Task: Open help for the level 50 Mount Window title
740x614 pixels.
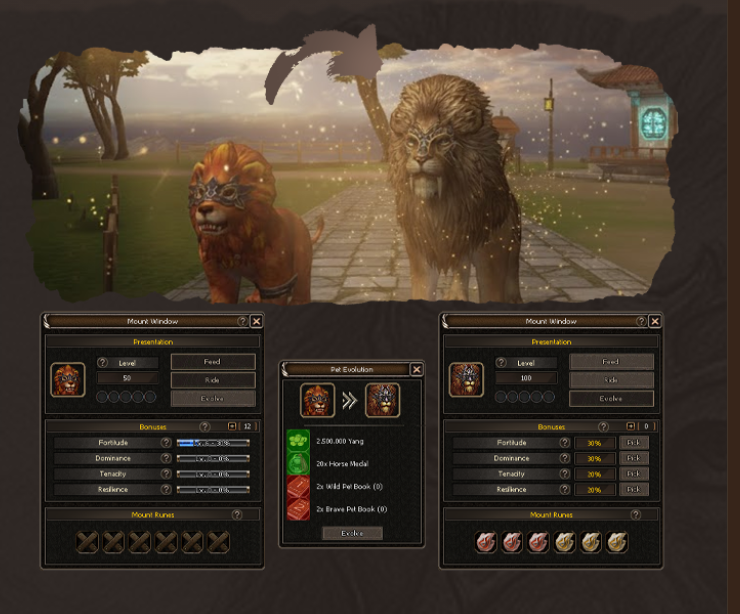Action: pyautogui.click(x=242, y=321)
